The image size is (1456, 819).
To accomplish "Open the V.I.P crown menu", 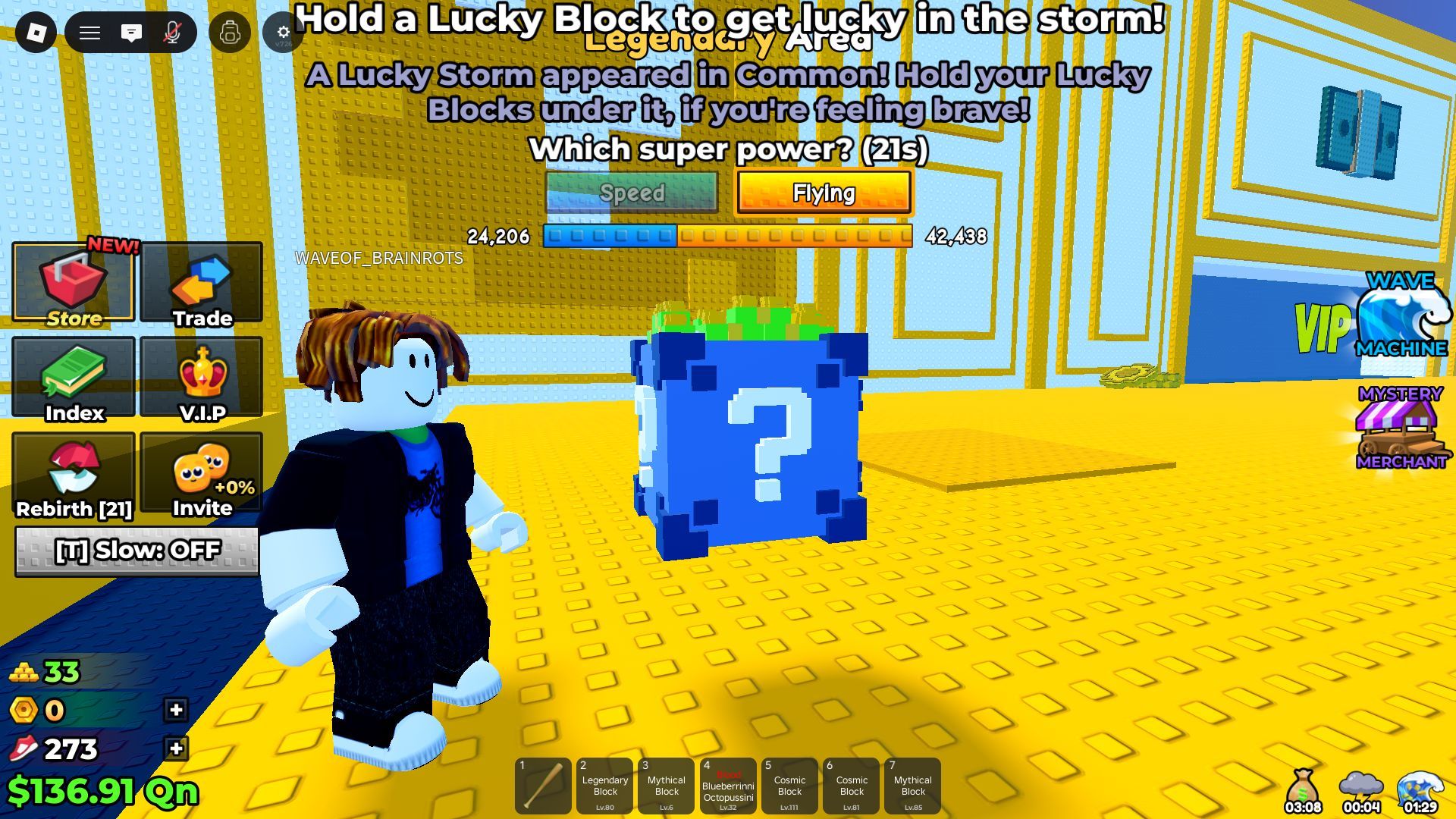I will point(200,379).
